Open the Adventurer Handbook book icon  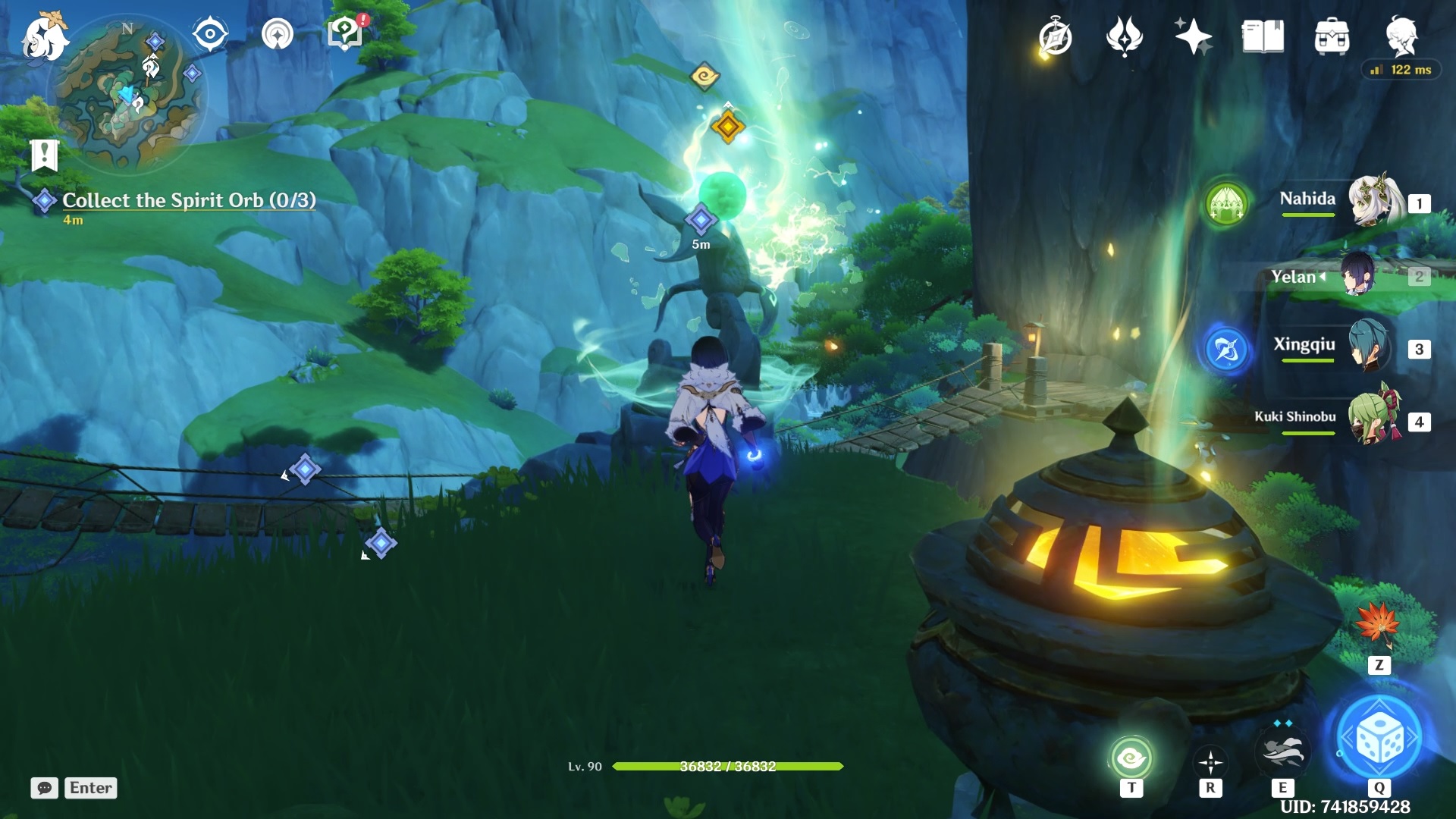(1262, 36)
